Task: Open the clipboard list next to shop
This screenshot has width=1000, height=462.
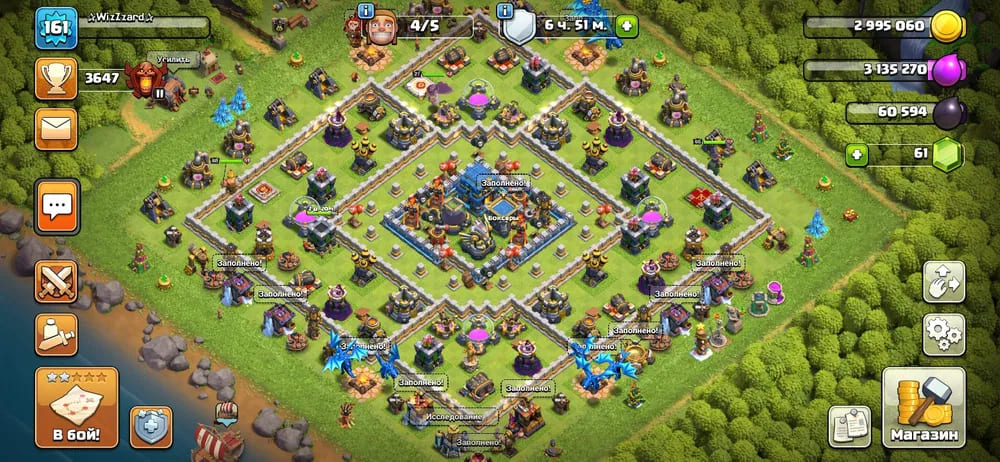Action: pyautogui.click(x=849, y=426)
